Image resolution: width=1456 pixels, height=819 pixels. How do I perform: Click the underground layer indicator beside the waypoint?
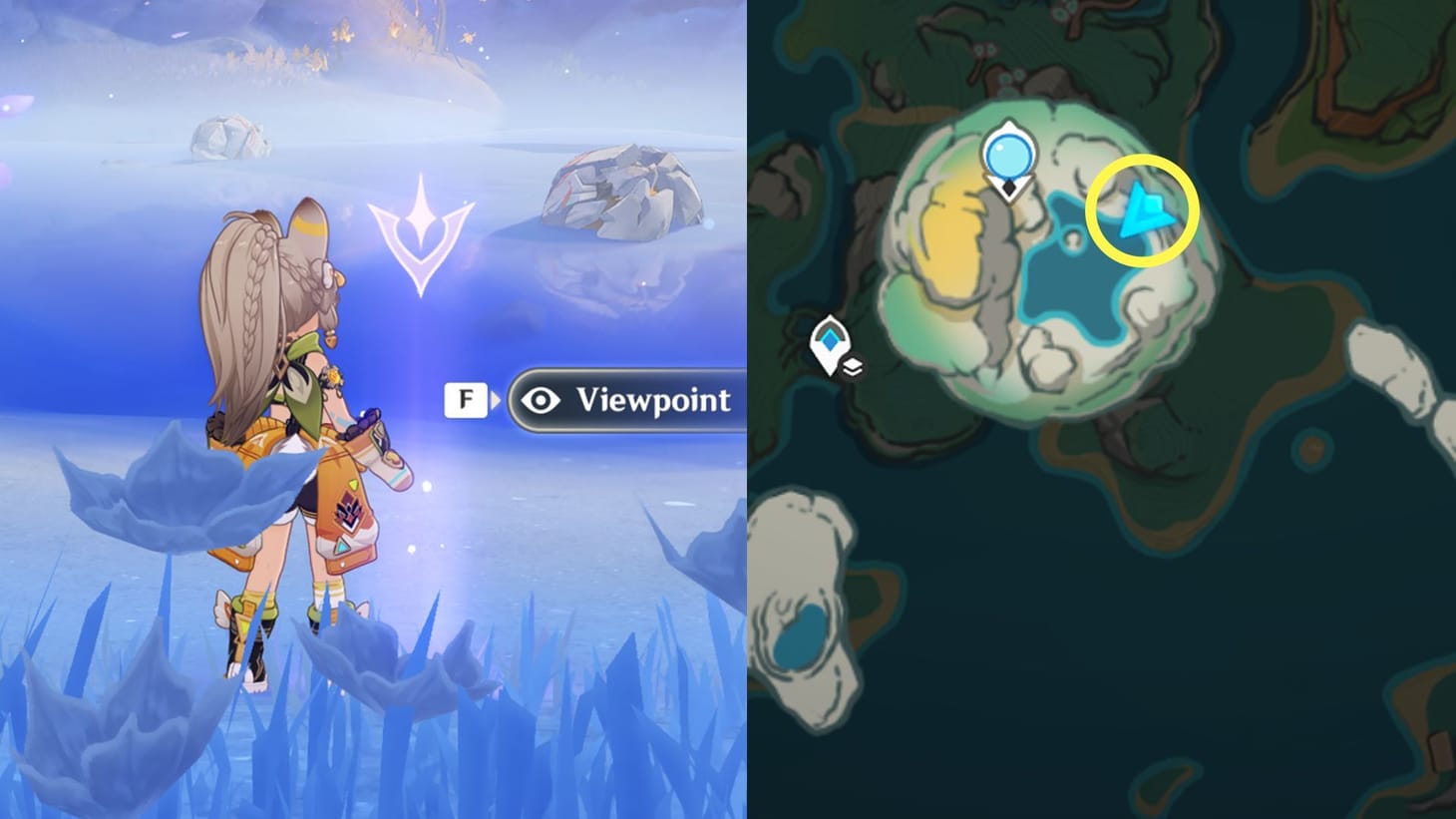click(854, 367)
